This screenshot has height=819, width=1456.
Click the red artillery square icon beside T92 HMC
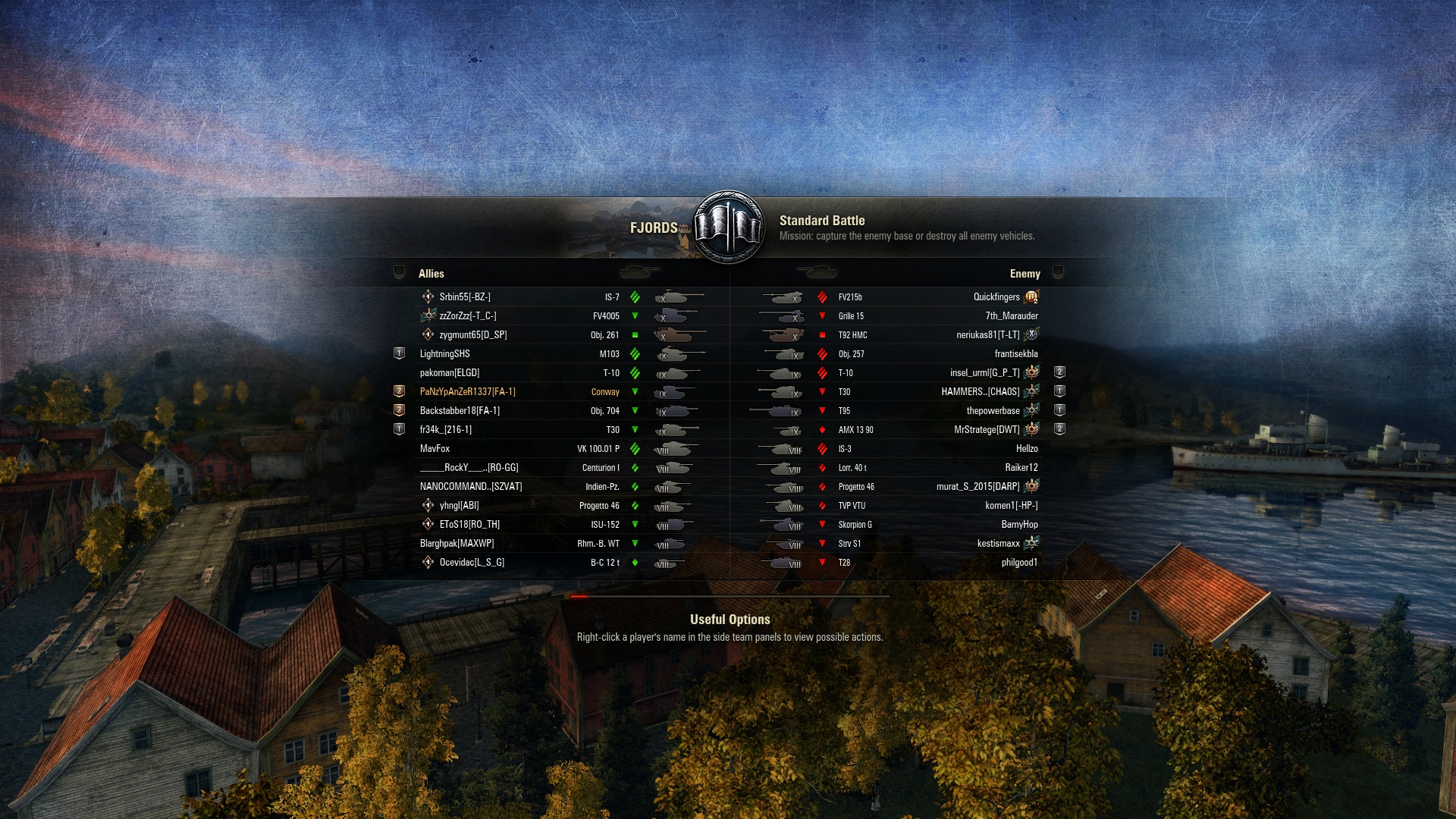824,334
